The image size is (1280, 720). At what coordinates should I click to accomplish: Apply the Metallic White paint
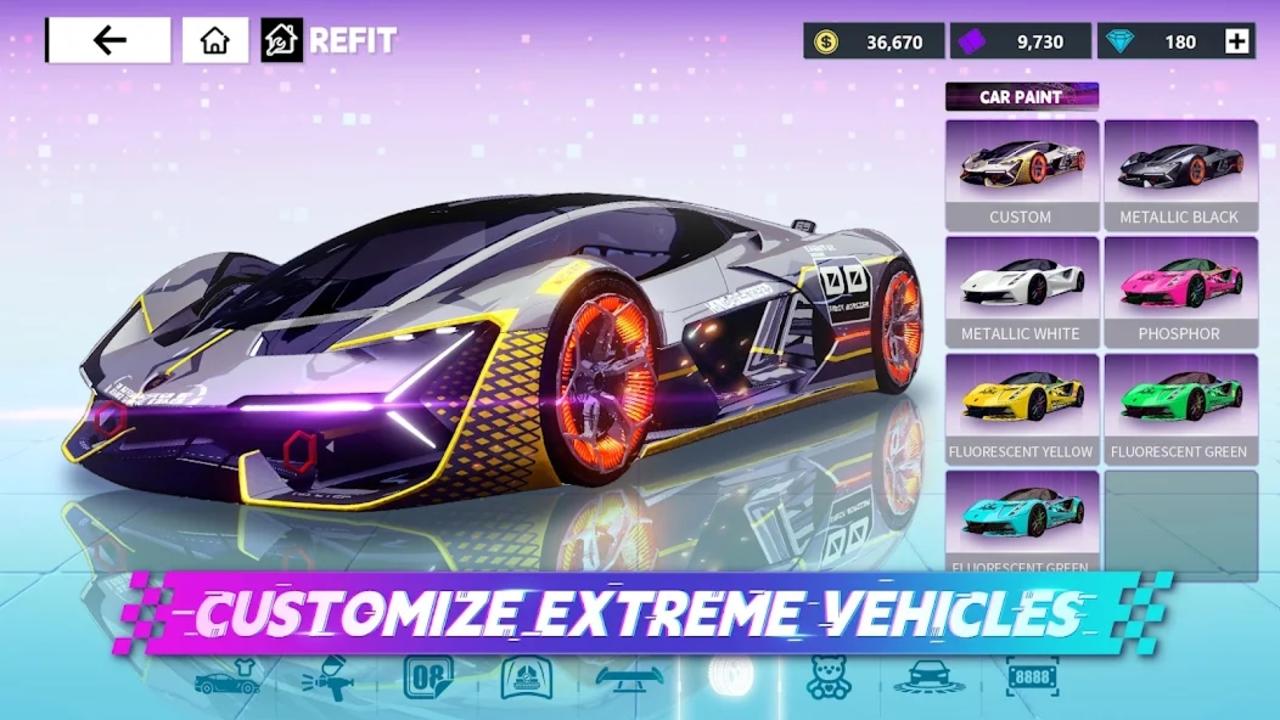point(1021,292)
